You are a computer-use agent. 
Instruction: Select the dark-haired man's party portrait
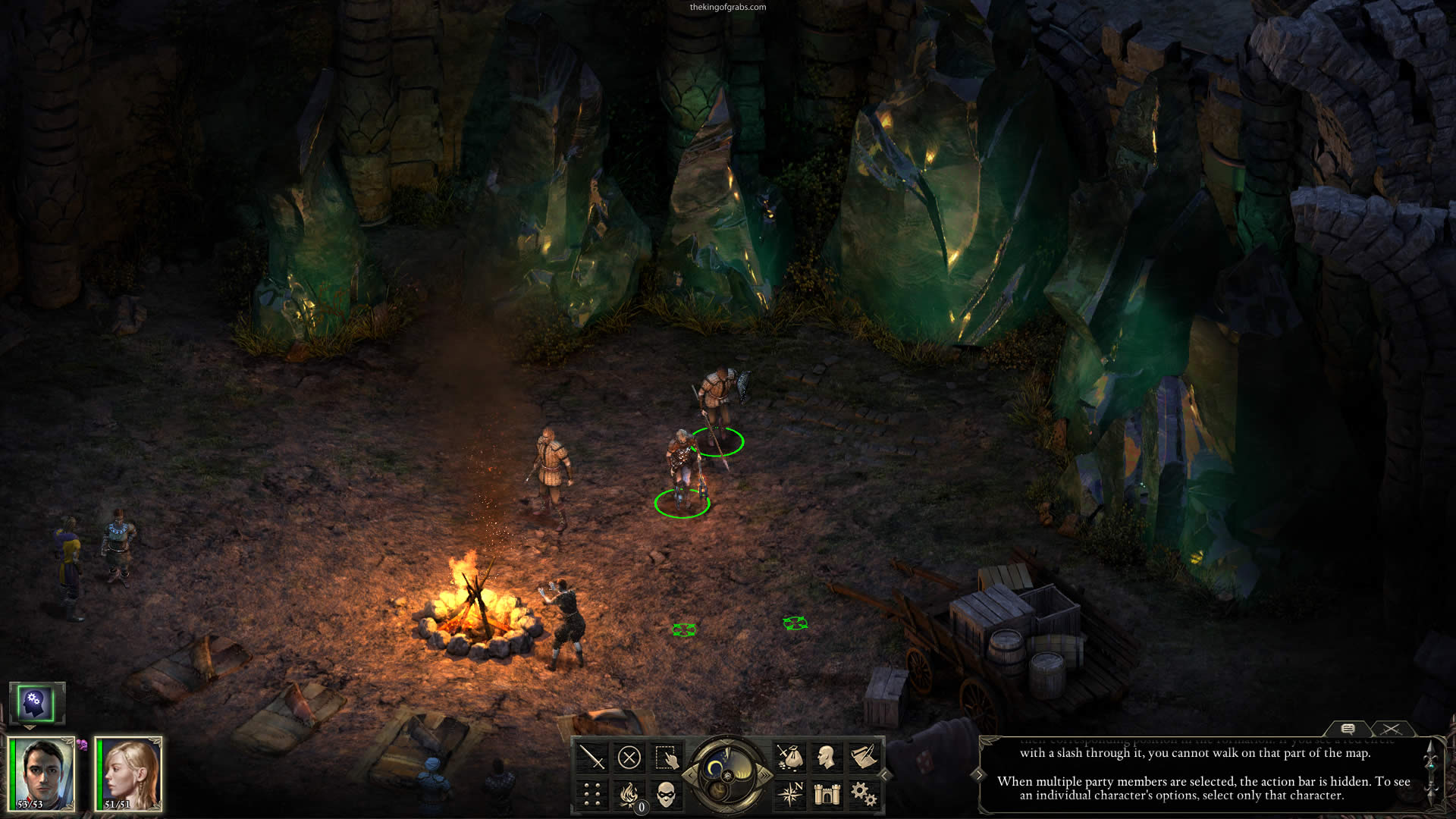[x=42, y=773]
